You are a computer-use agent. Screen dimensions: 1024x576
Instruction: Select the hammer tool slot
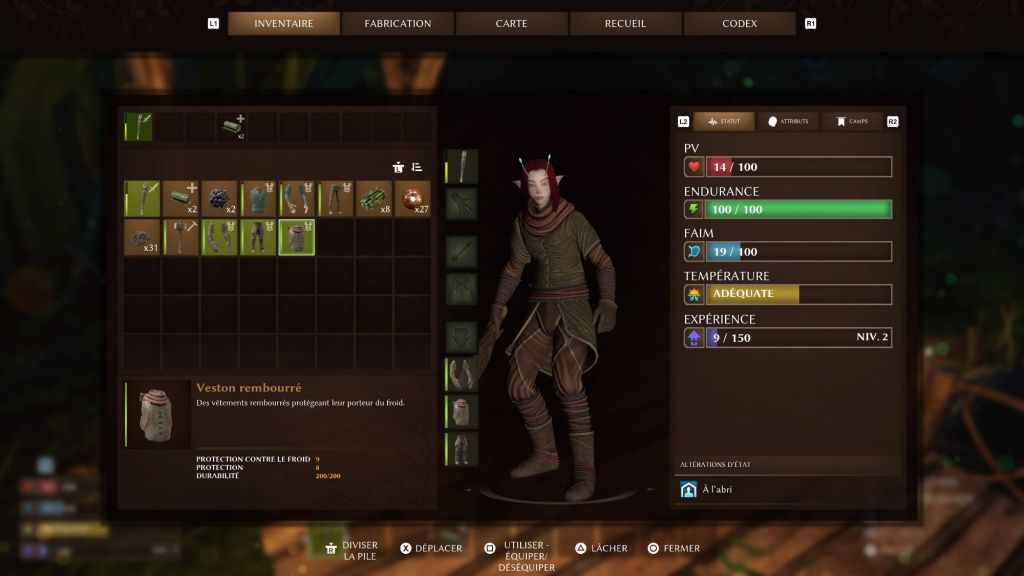coord(181,237)
